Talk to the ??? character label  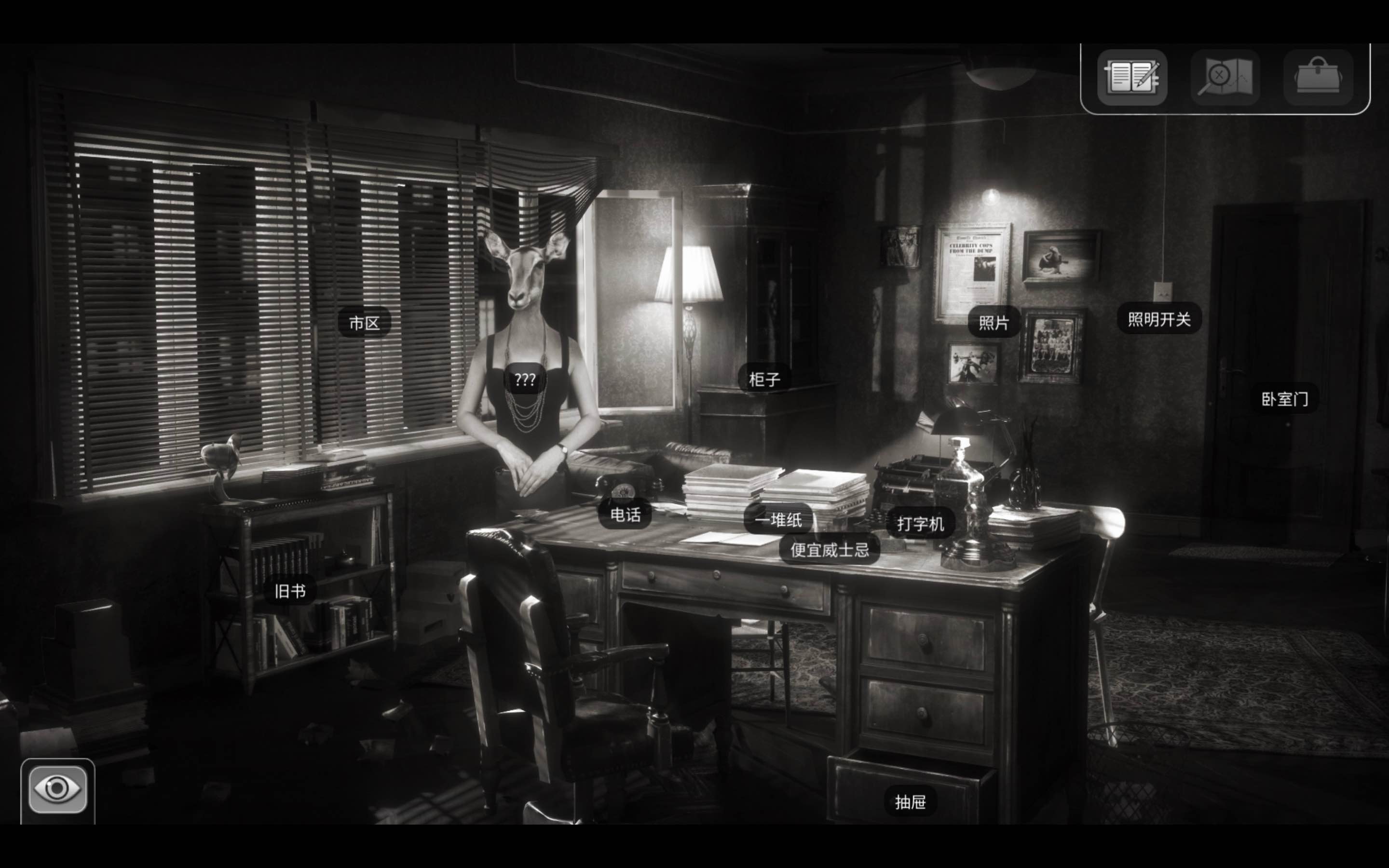point(525,380)
